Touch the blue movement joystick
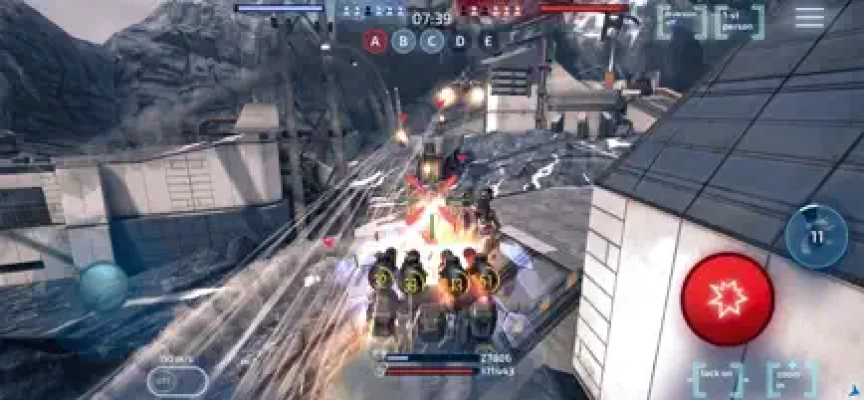The width and height of the screenshot is (864, 400). pyautogui.click(x=103, y=286)
